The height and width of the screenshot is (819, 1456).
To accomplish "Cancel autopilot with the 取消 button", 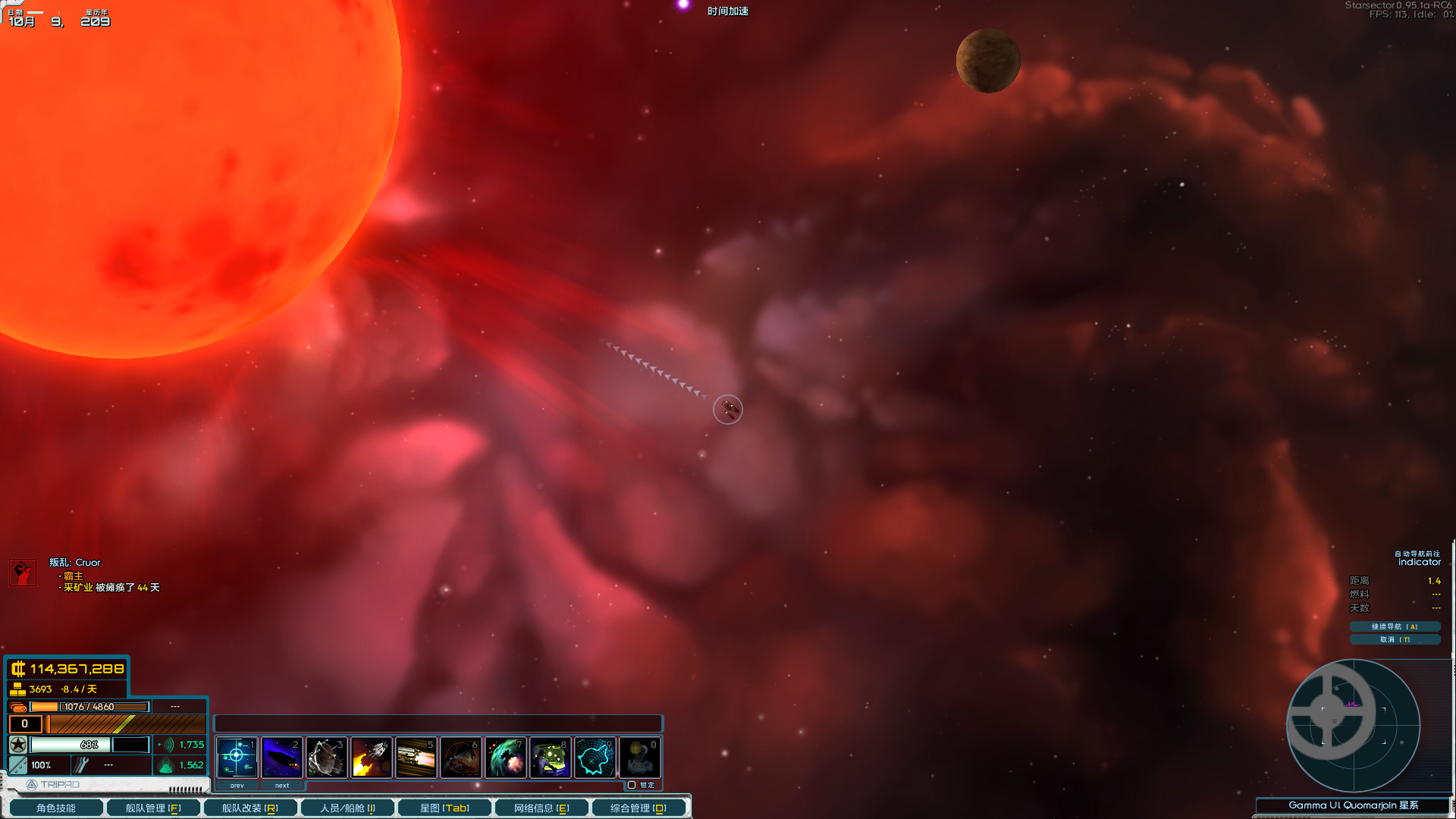I will 1395,639.
